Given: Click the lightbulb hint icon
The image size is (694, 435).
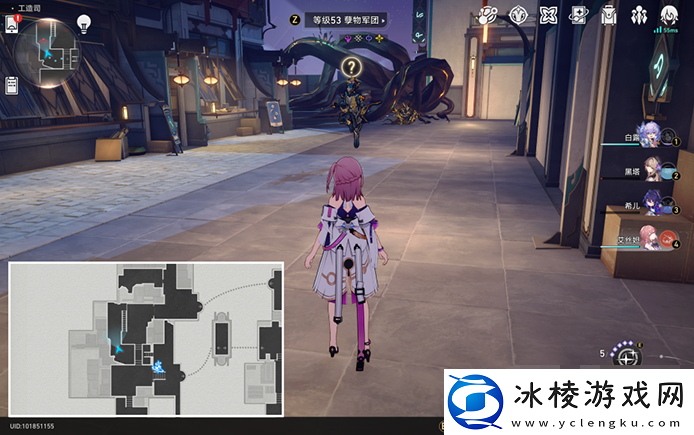Looking at the screenshot, I should coord(84,25).
